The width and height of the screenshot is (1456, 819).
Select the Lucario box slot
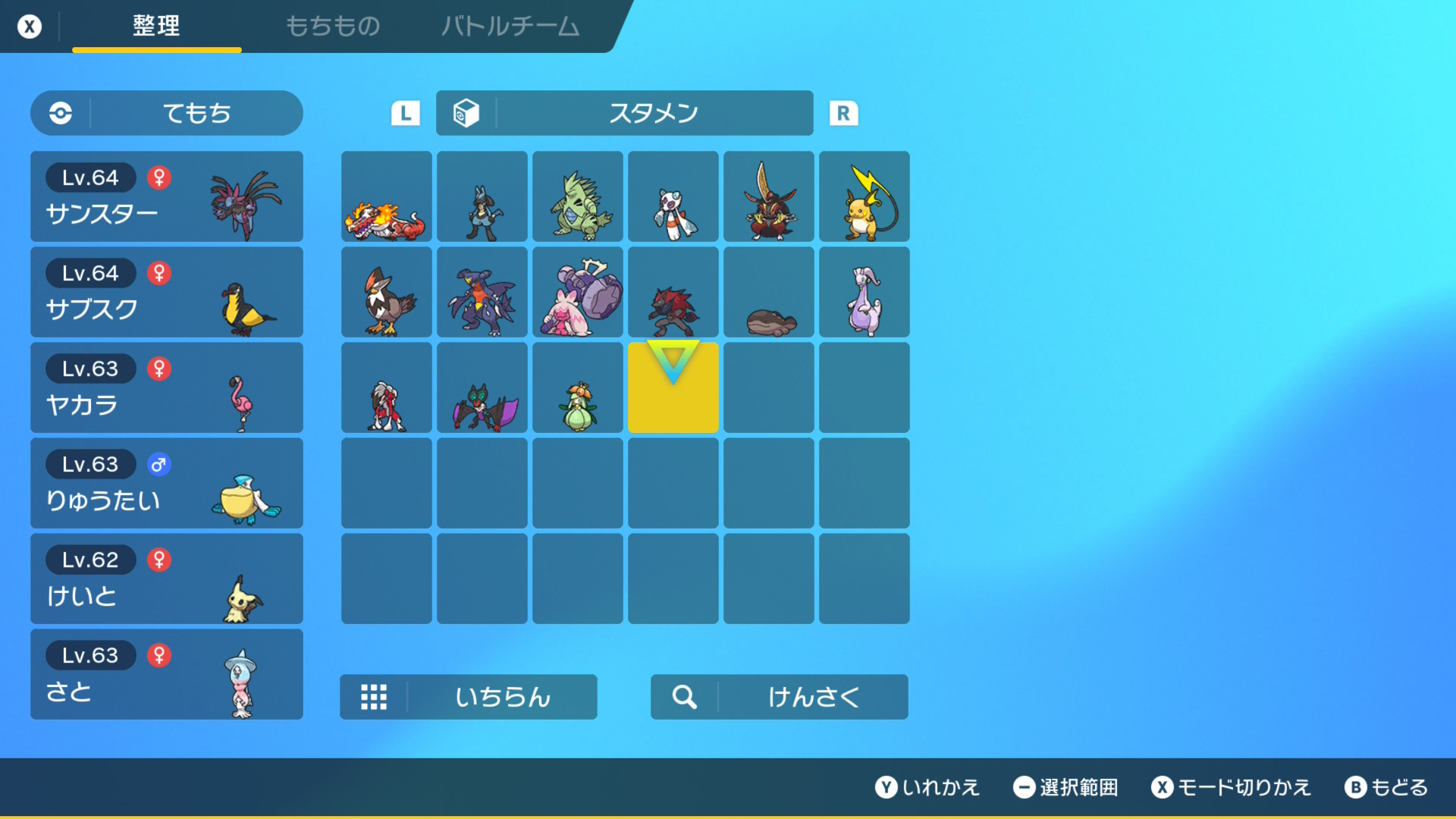point(482,197)
